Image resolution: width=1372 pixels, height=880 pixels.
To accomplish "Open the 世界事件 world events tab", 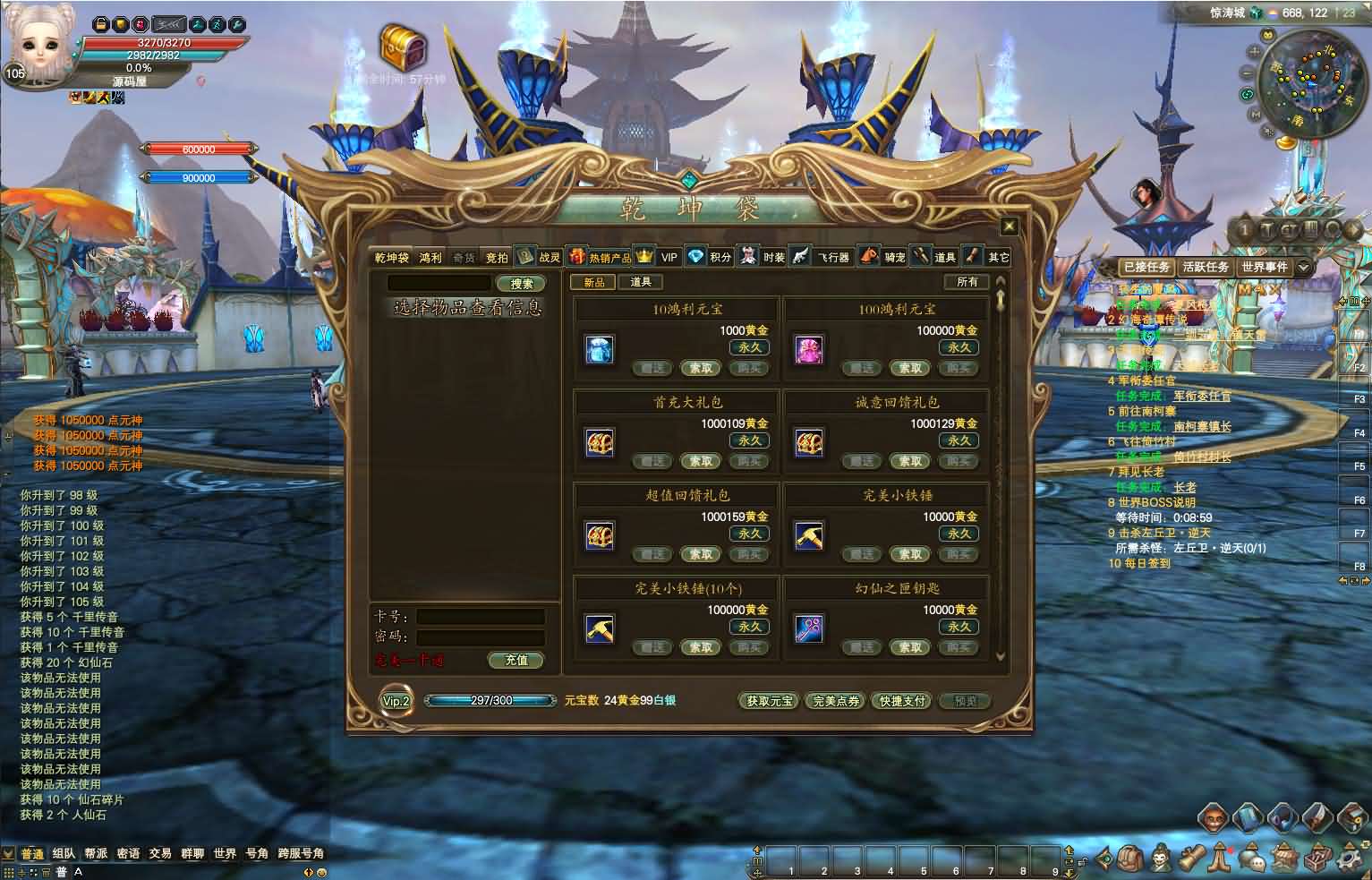I will point(1264,267).
